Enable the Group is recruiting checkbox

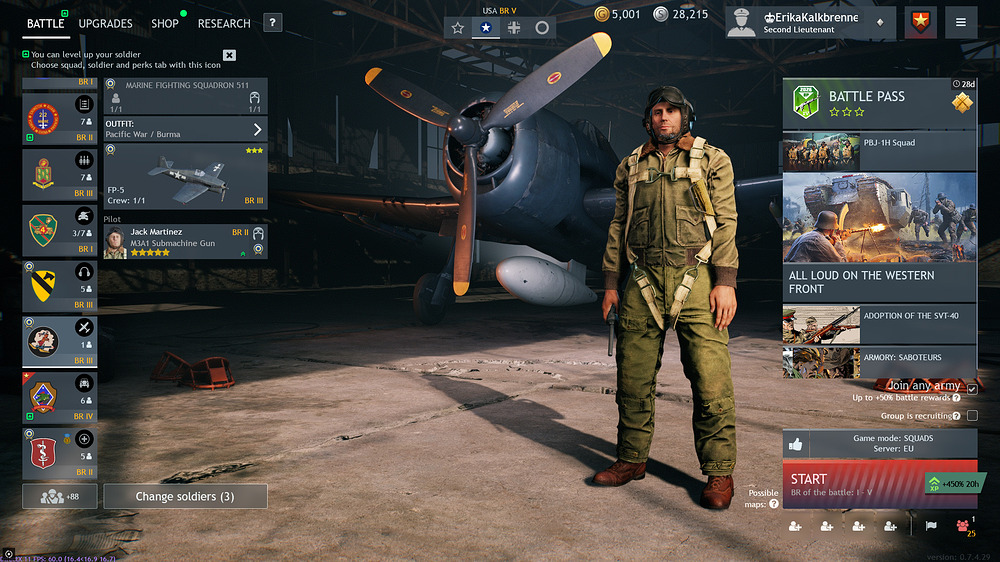(972, 415)
